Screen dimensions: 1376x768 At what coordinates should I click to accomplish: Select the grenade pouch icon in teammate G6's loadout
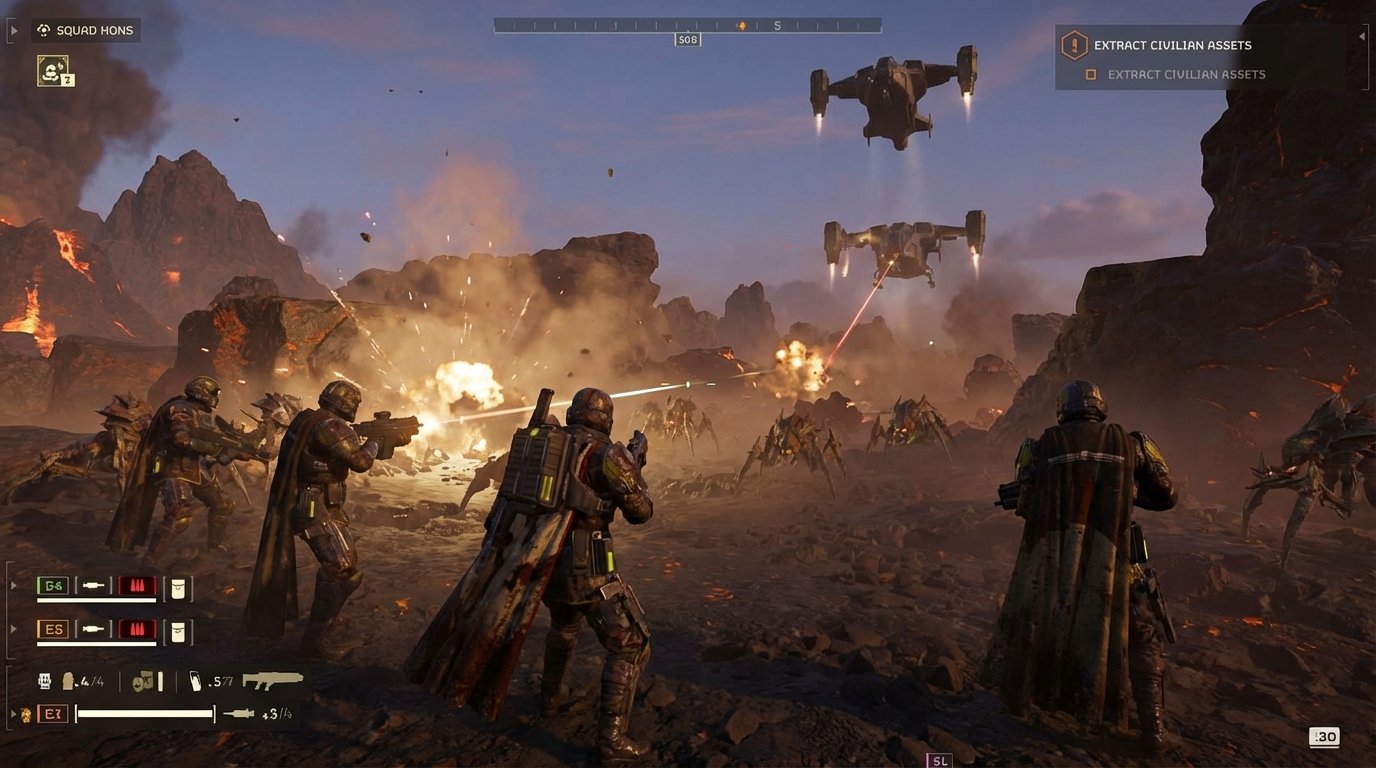point(177,587)
